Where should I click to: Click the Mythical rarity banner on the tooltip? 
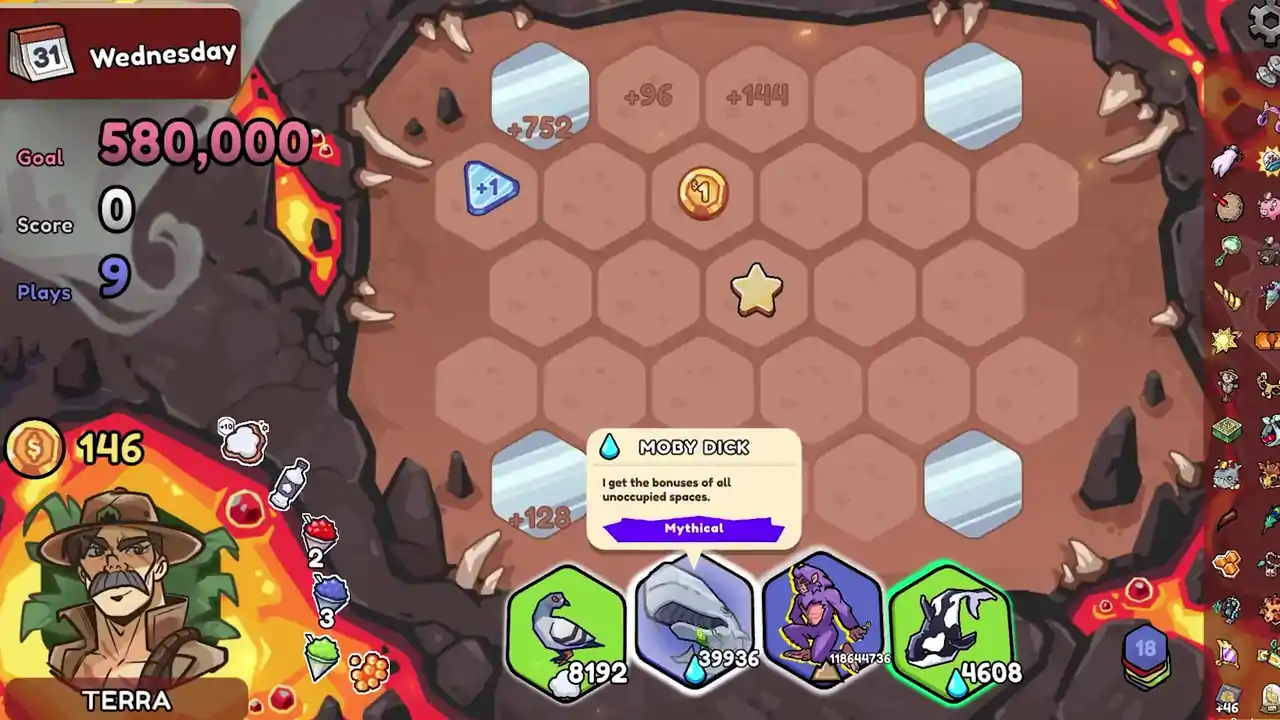(694, 528)
